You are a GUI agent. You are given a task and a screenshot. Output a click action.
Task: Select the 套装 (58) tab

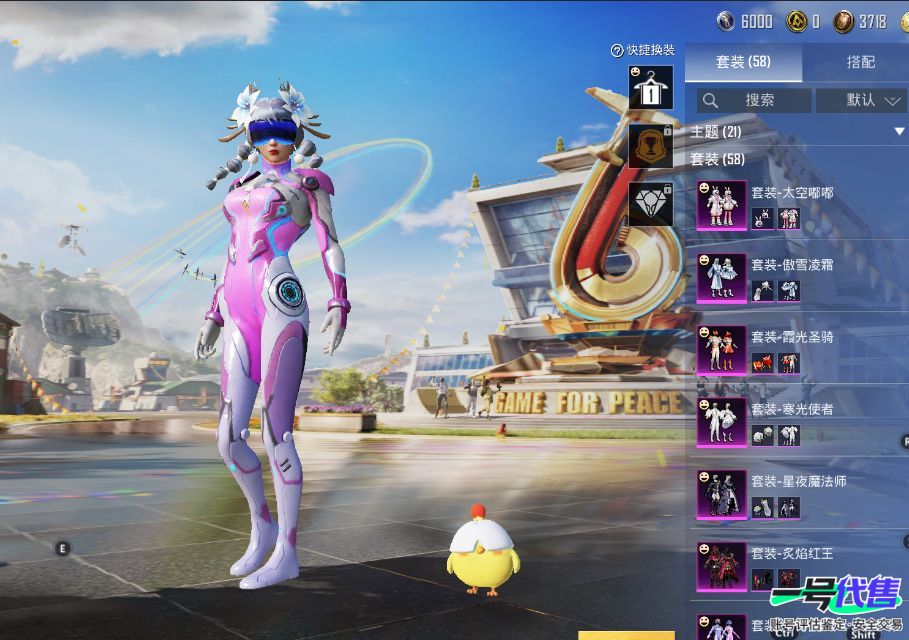pos(743,62)
